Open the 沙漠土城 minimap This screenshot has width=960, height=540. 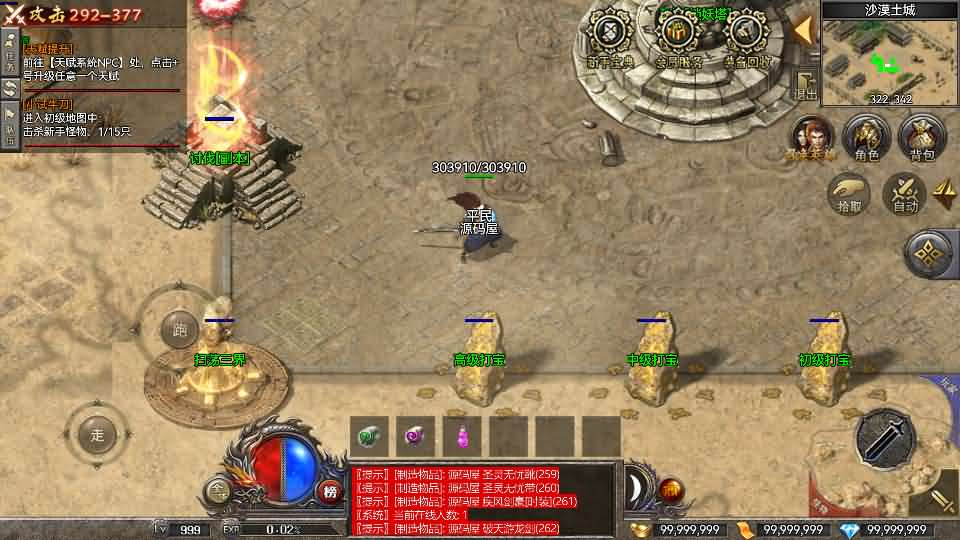(x=876, y=55)
